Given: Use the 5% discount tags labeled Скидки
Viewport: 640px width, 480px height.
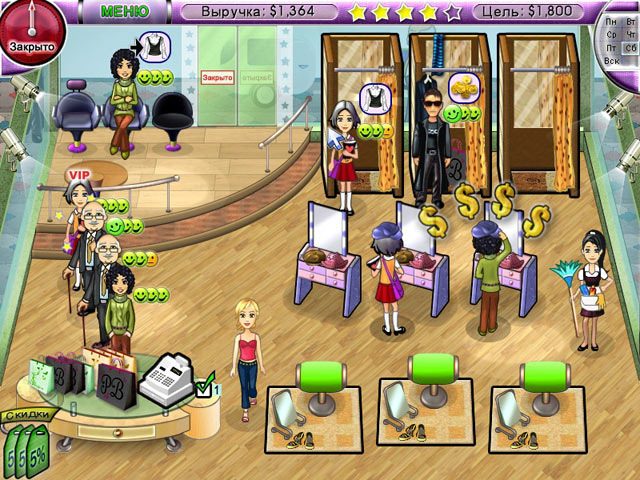Looking at the screenshot, I should [28, 442].
